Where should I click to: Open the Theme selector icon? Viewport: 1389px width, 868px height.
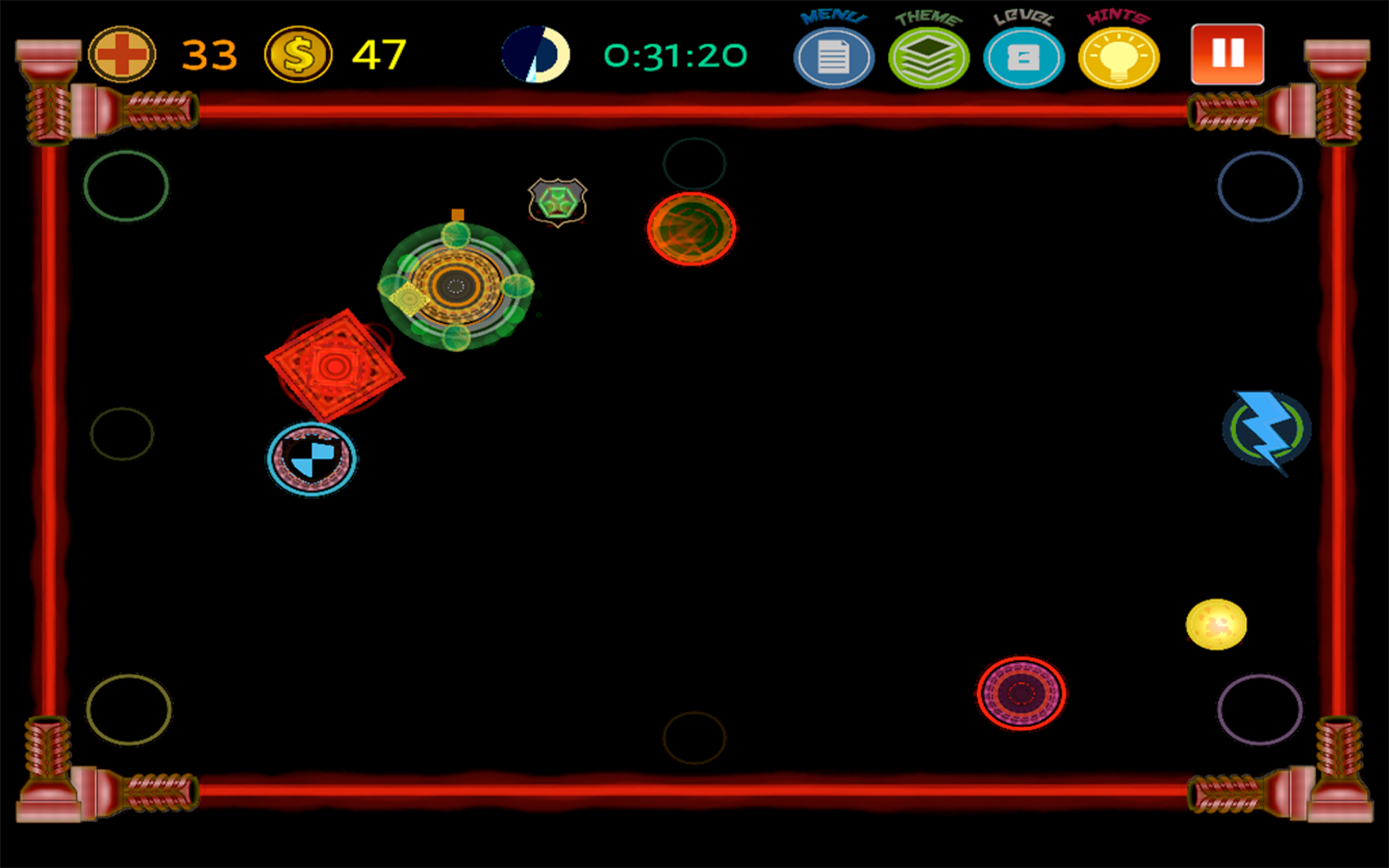tap(929, 55)
